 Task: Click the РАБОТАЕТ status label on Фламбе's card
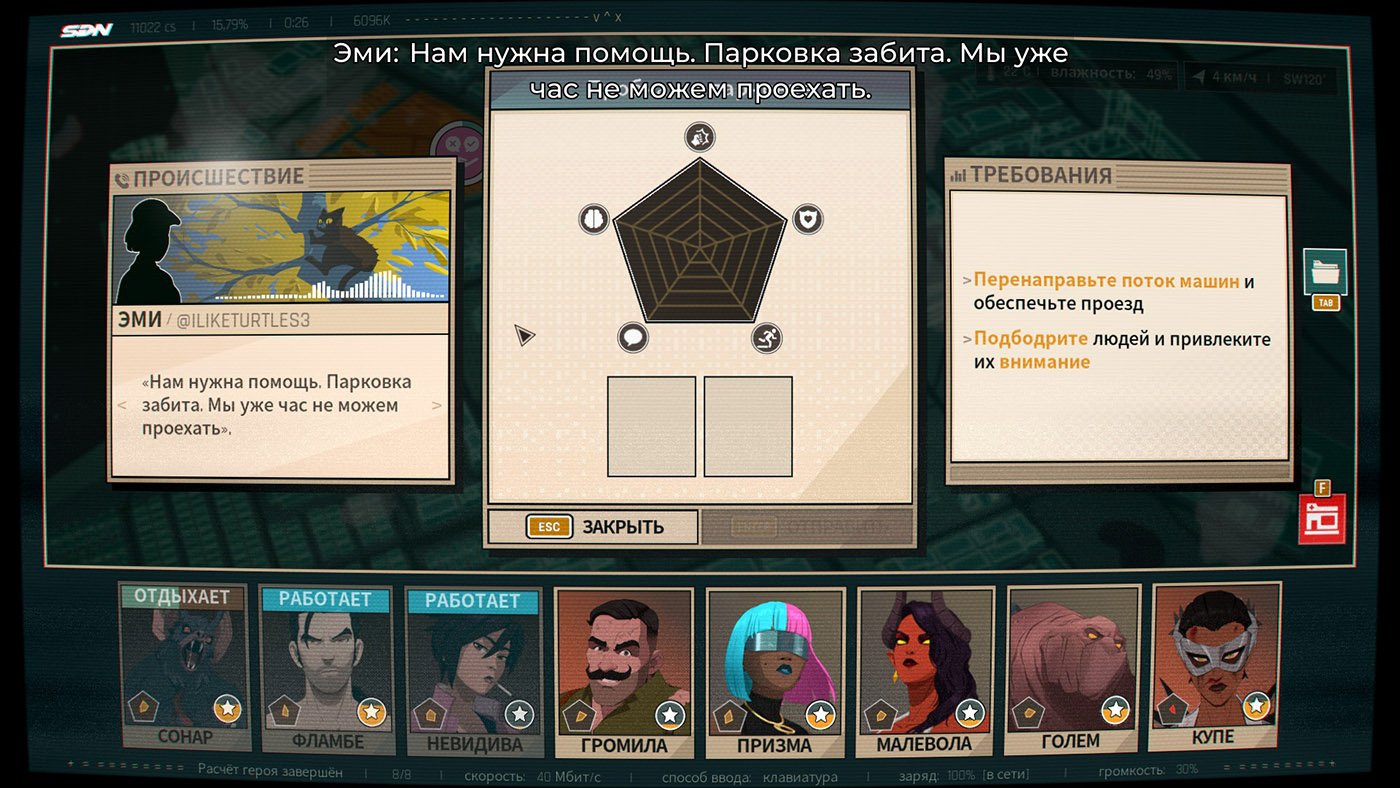325,597
